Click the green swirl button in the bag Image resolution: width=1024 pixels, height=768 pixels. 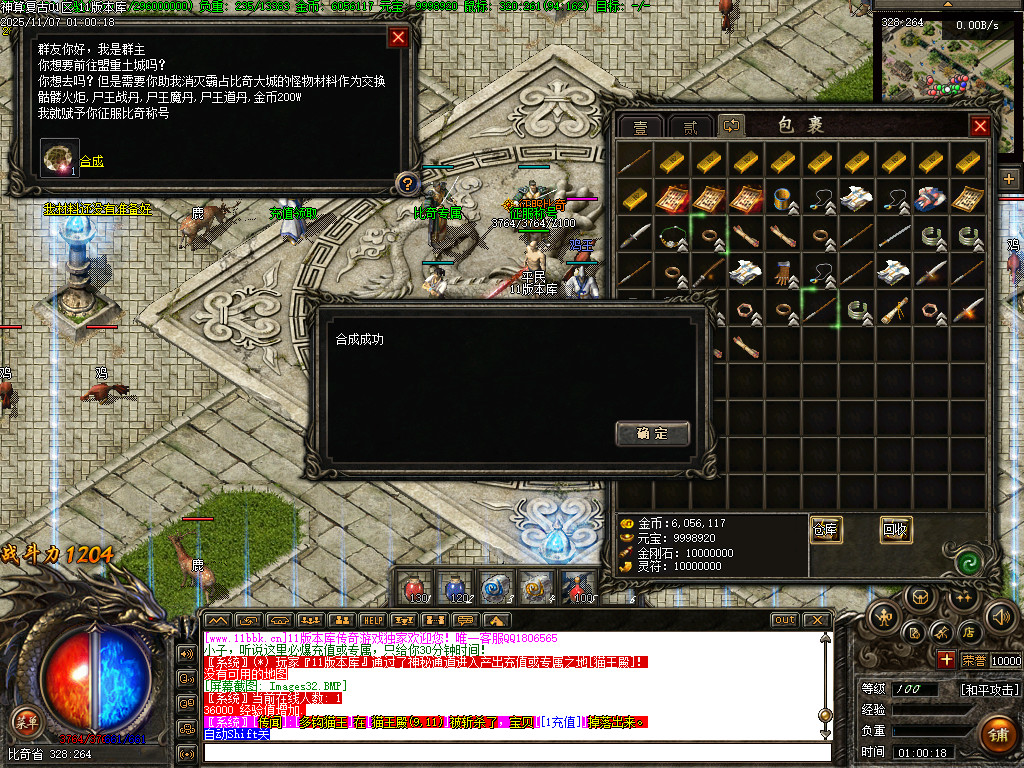[x=966, y=562]
